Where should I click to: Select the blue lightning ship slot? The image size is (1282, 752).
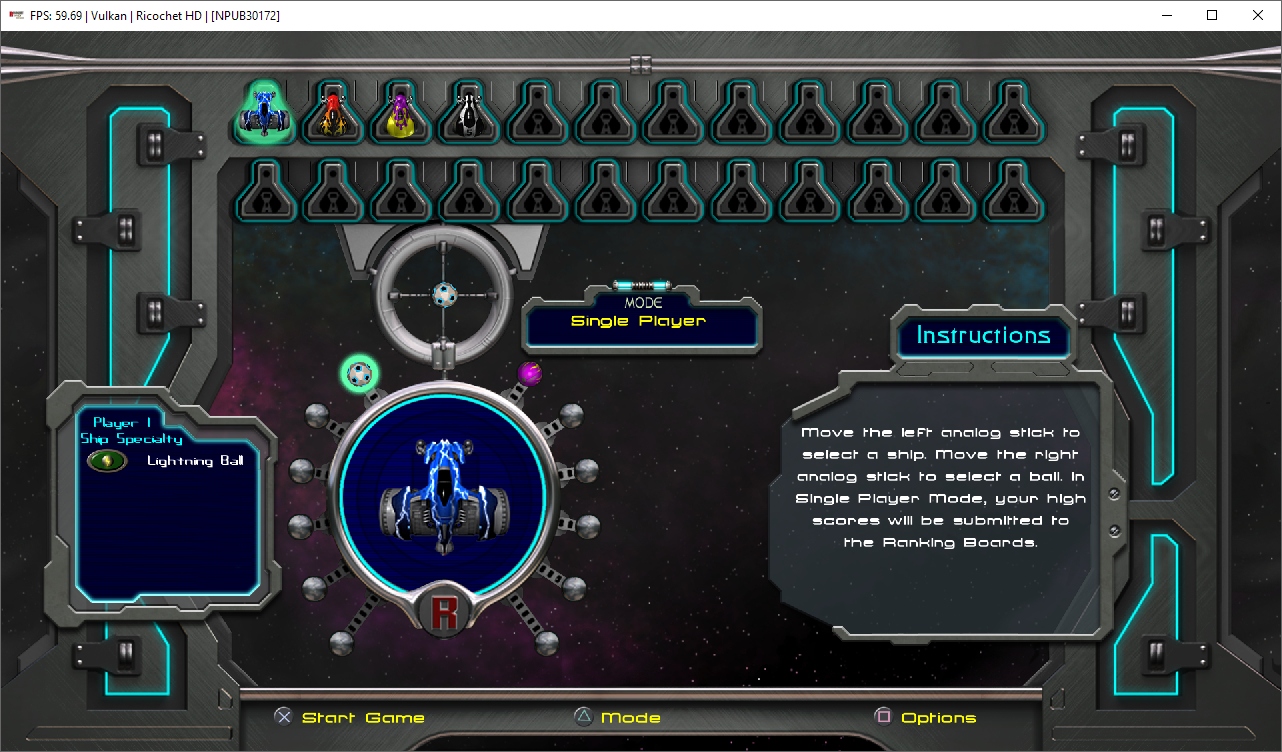265,114
